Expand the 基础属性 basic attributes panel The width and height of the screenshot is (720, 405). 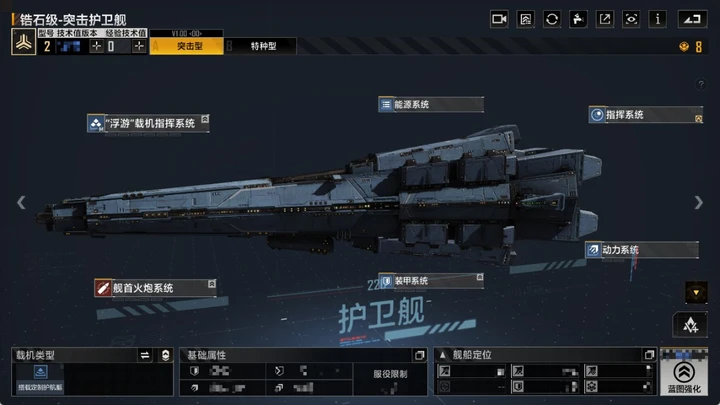click(419, 355)
